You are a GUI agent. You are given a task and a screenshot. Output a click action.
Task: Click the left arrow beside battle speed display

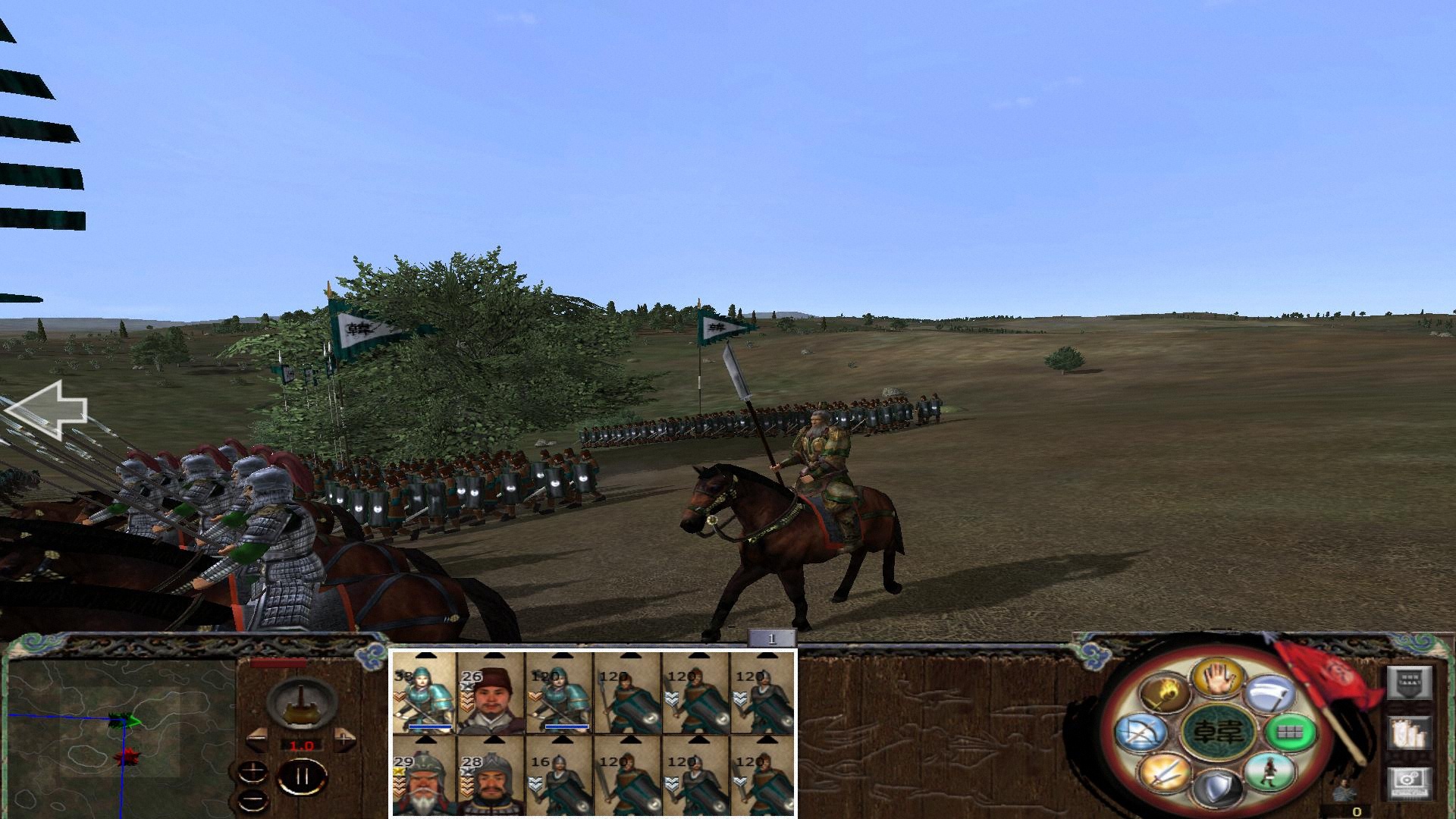257,740
